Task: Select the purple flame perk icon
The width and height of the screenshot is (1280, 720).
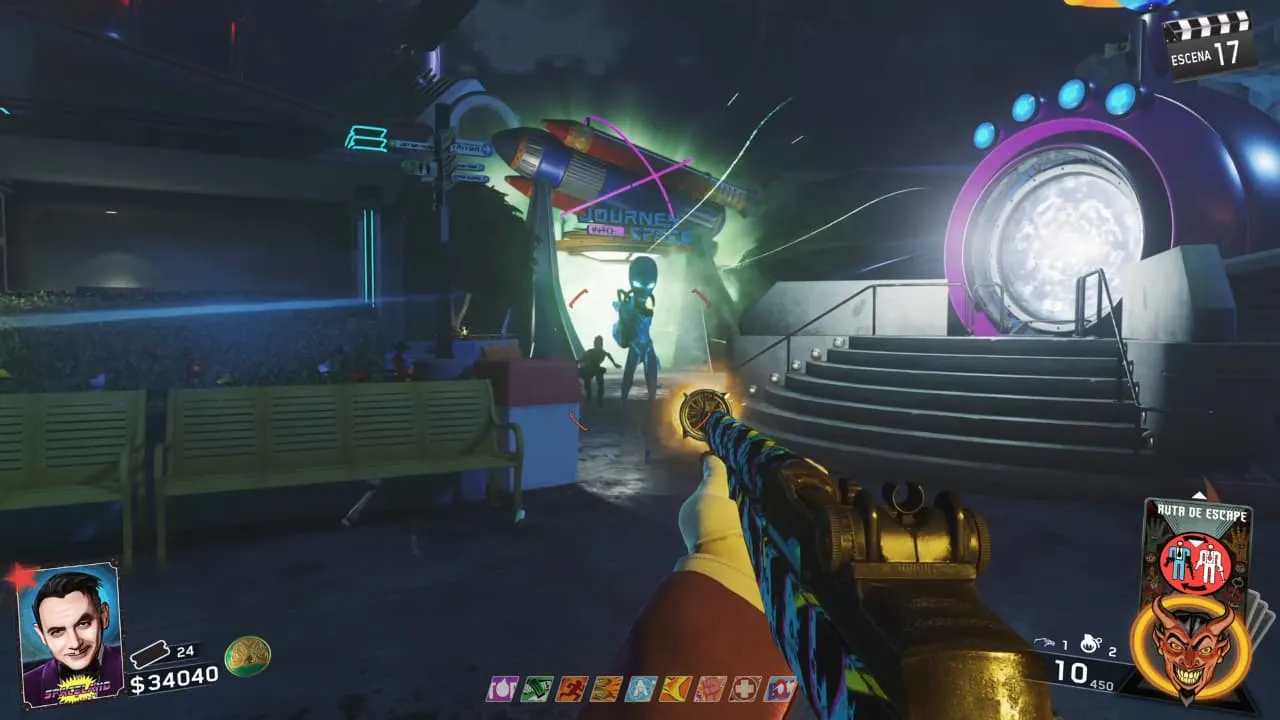Action: (501, 688)
